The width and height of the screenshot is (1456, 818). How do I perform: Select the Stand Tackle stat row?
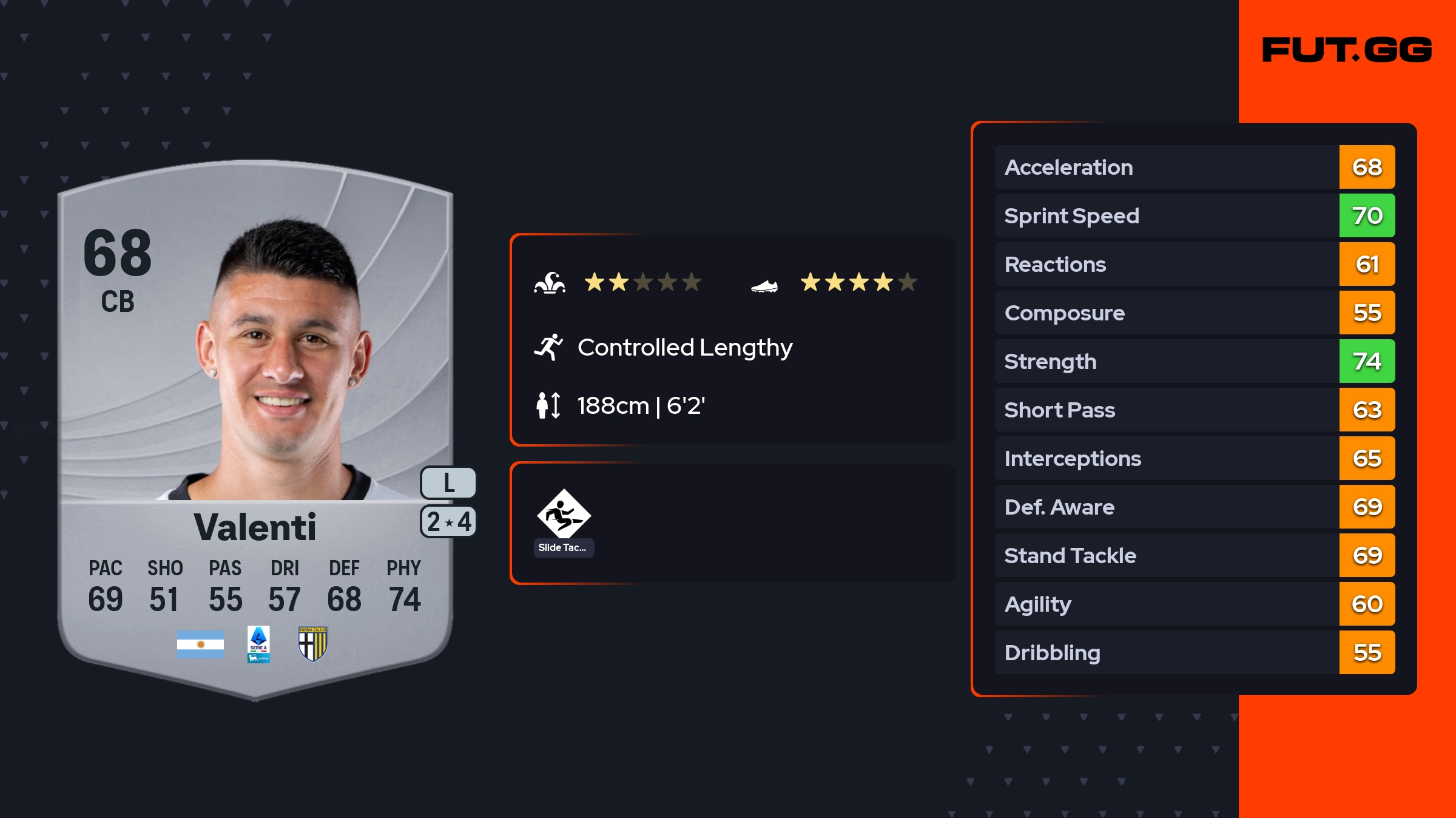[1194, 555]
